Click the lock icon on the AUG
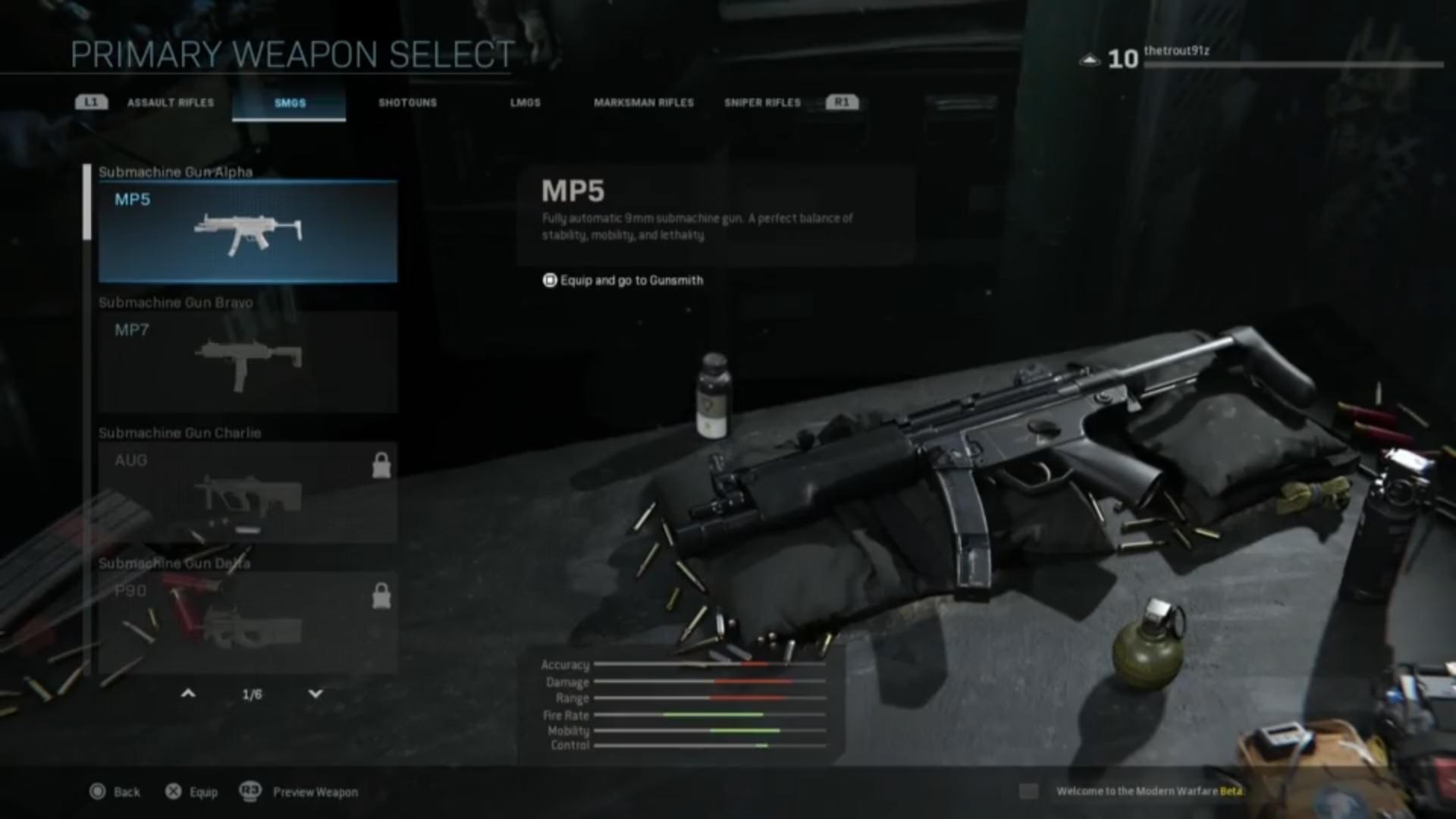Screen dimensions: 1456x819 point(381,466)
